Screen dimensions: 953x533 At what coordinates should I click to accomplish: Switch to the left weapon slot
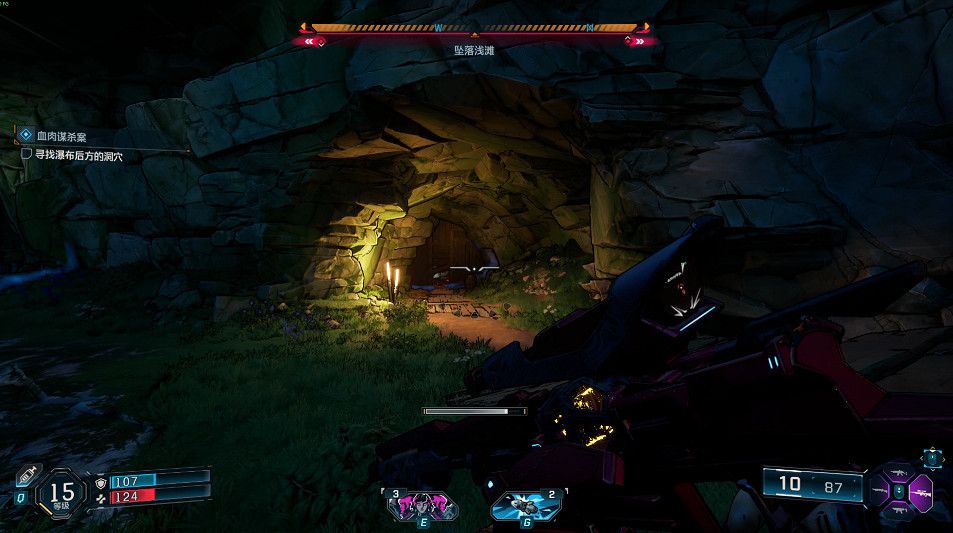[879, 492]
